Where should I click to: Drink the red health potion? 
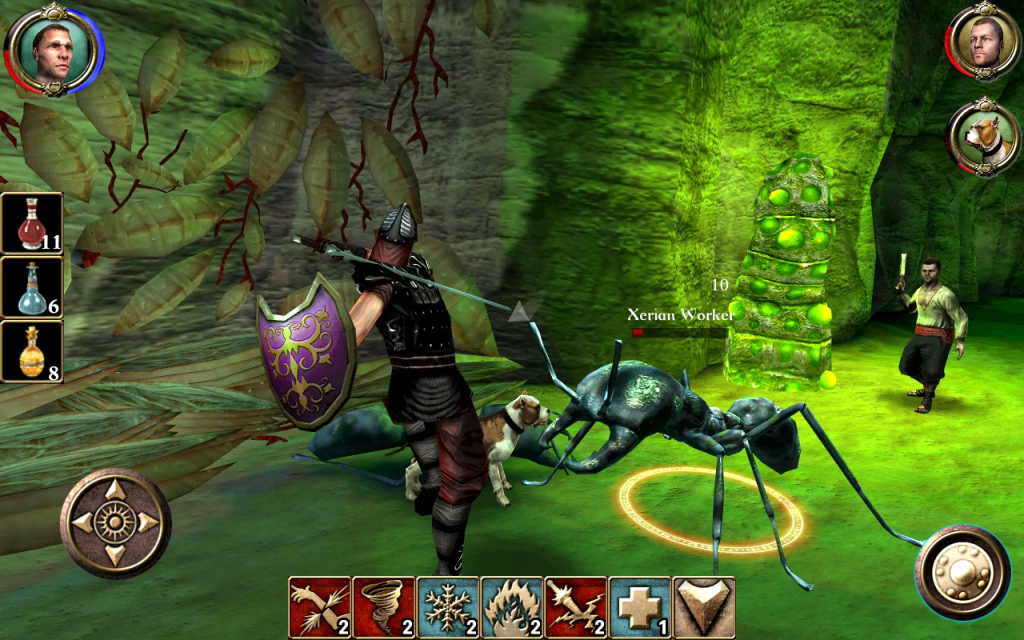tap(32, 223)
